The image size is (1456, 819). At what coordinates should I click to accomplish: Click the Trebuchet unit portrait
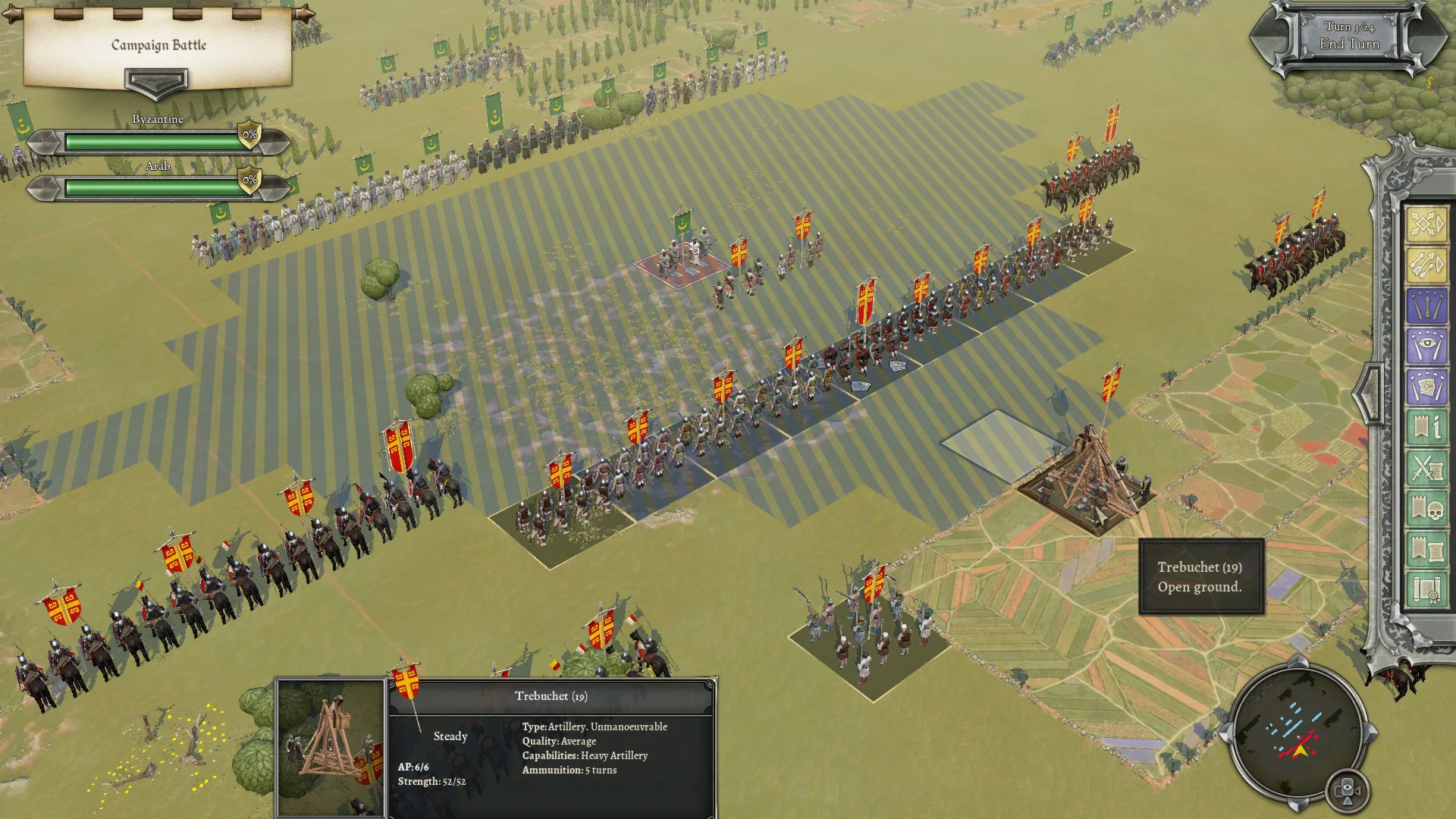331,748
